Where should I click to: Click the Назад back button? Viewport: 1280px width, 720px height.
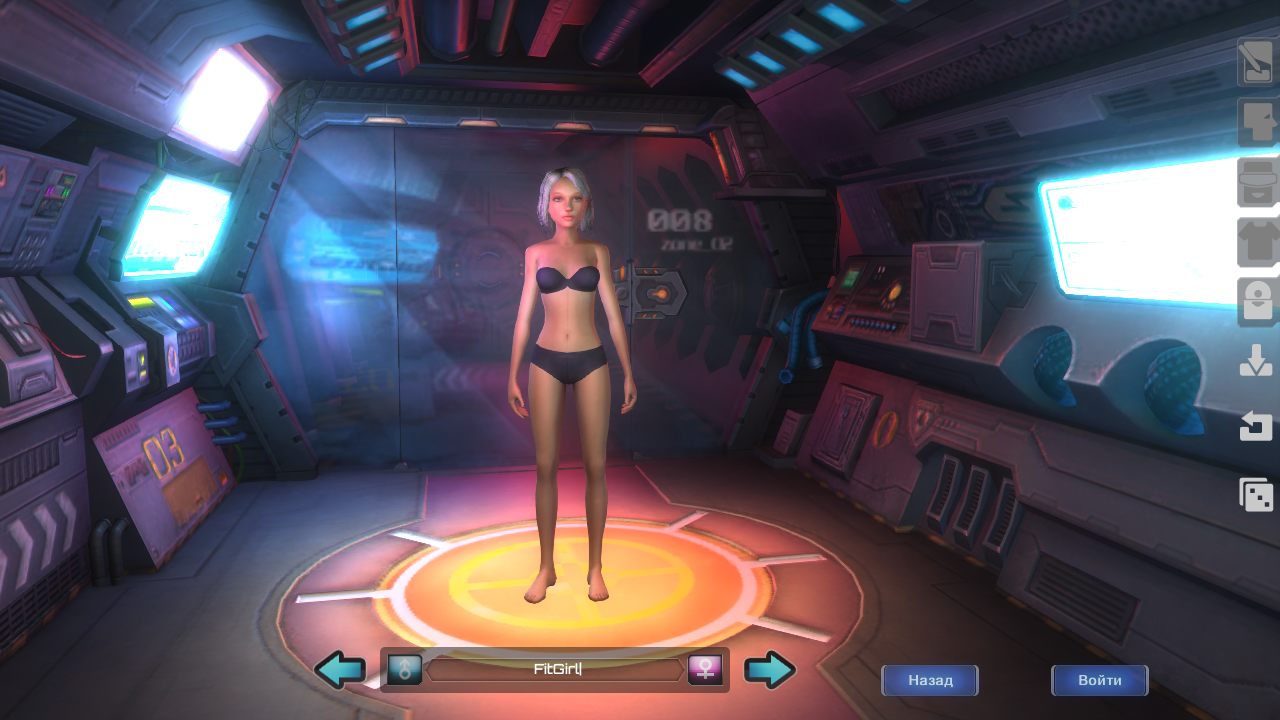click(x=929, y=680)
